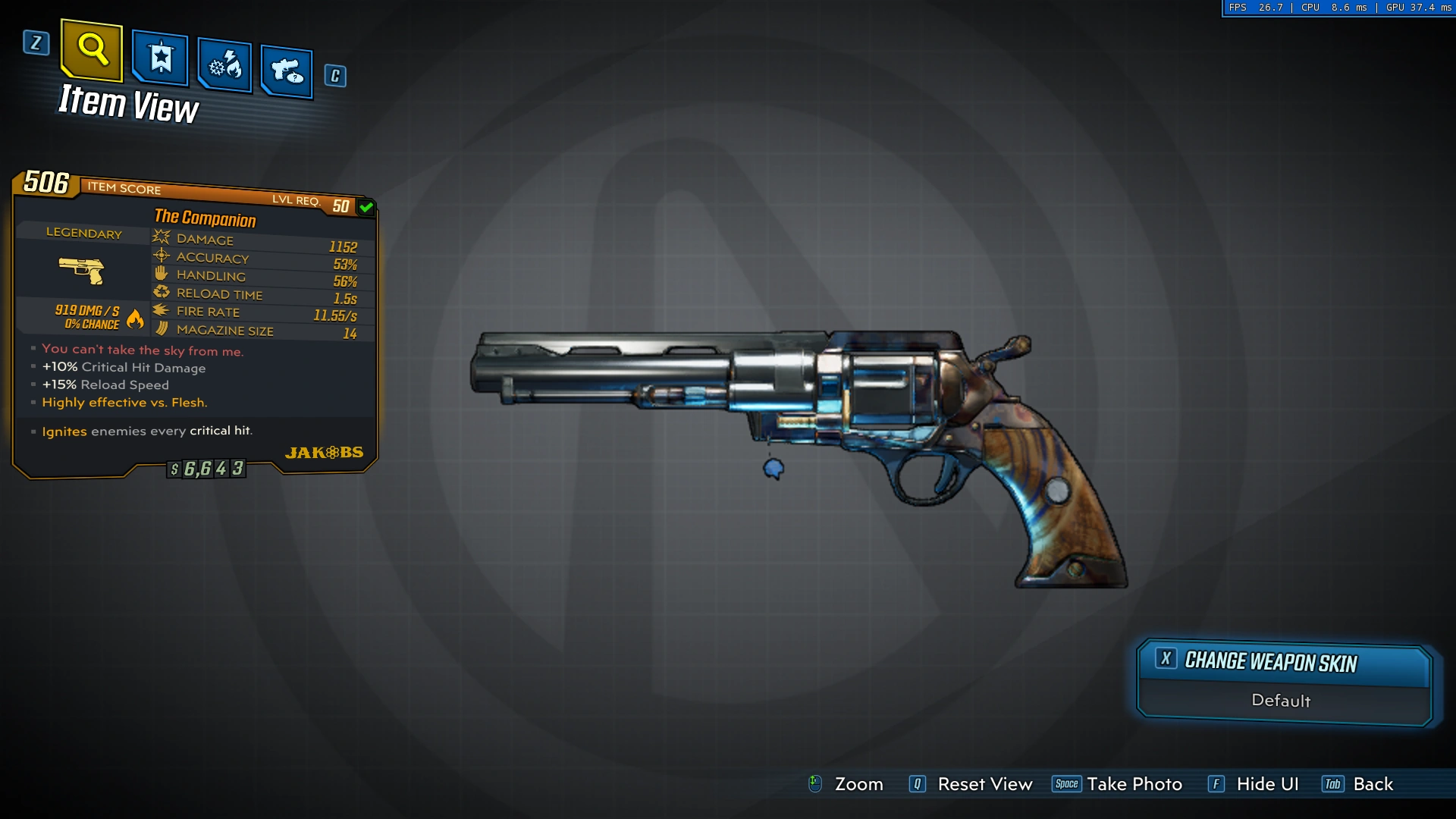Select the magnifying glass Item View tab
Viewport: 1456px width, 819px height.
click(92, 50)
